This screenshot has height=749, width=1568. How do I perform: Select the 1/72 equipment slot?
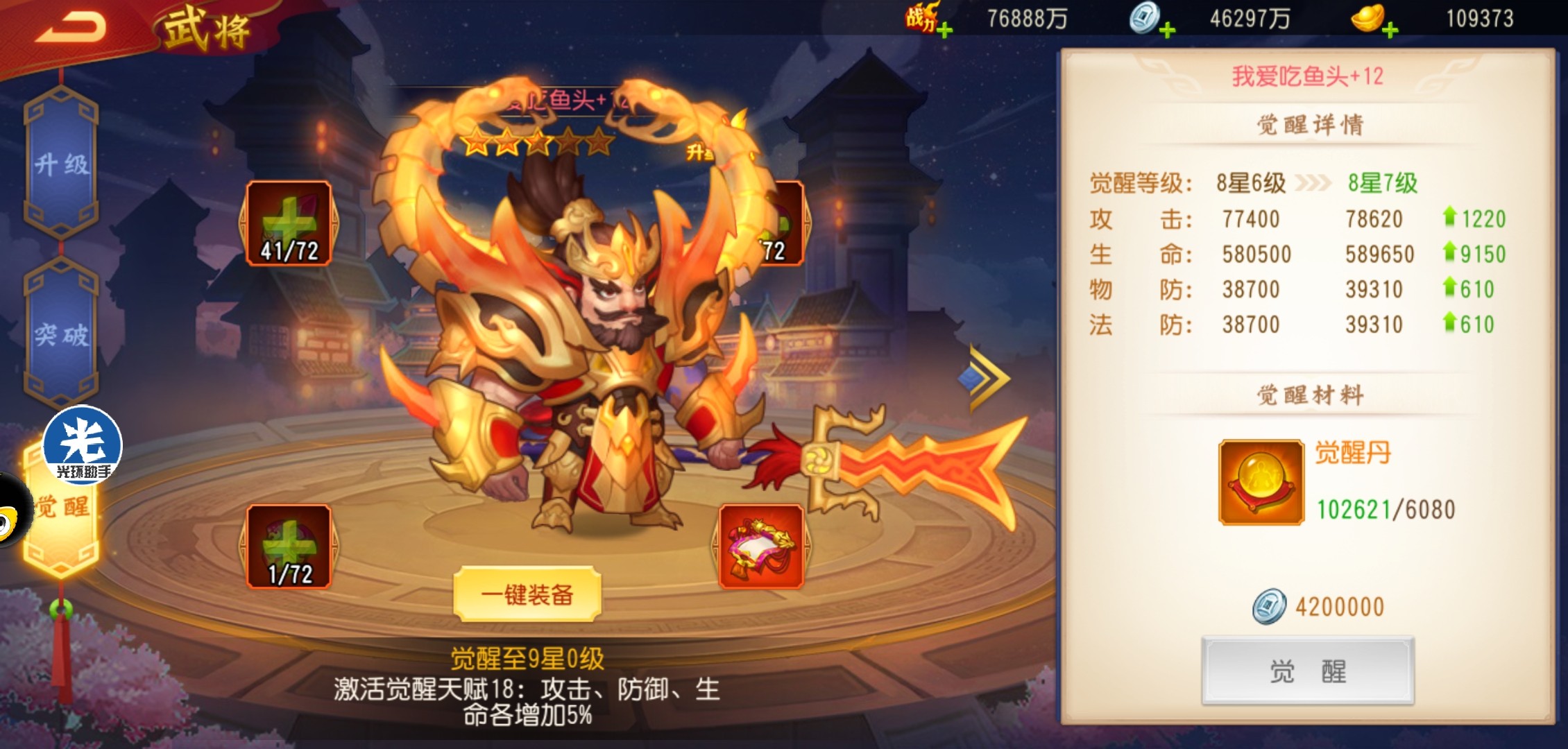point(289,546)
